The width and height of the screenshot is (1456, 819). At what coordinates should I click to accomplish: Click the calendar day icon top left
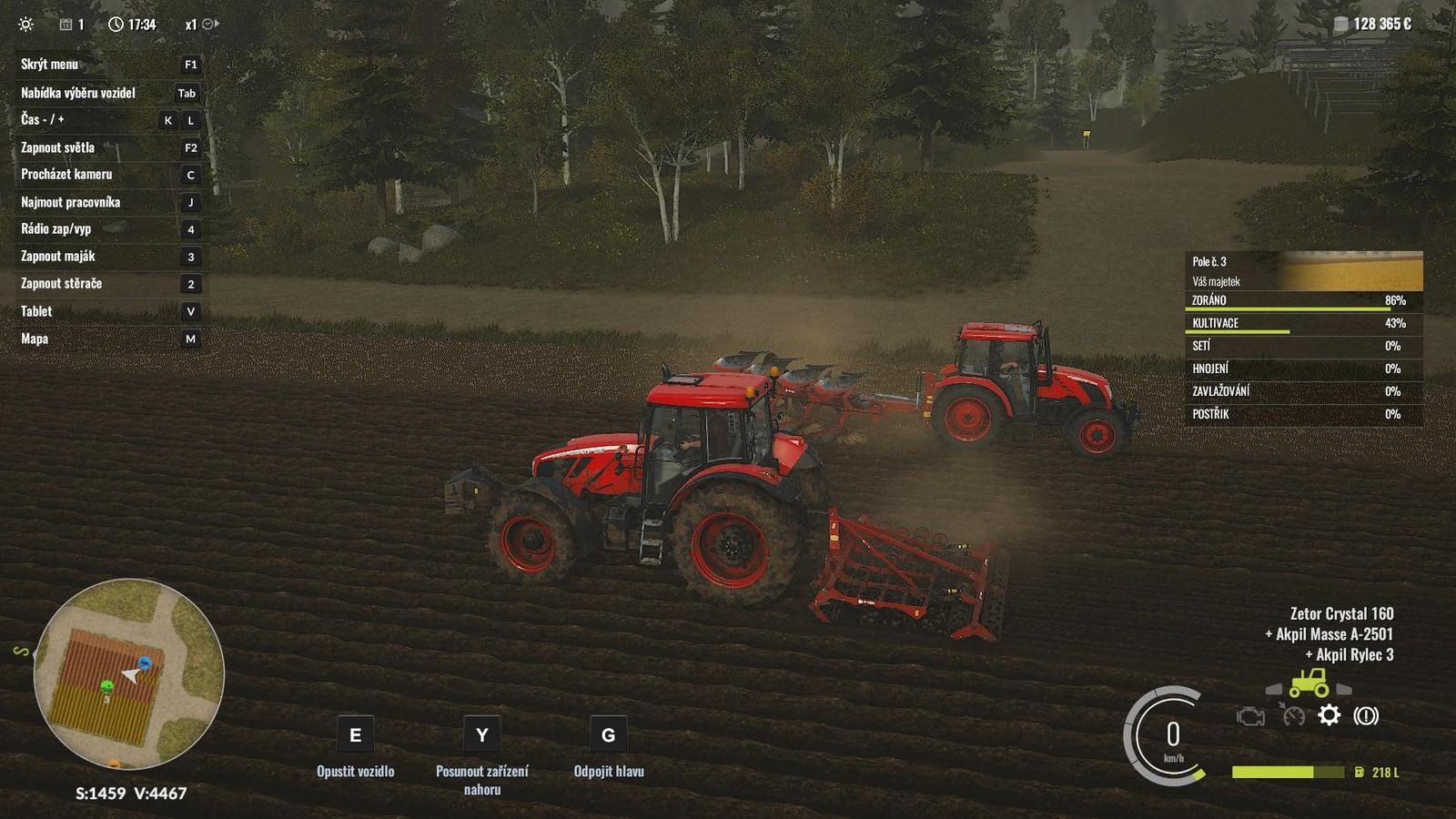pos(66,25)
